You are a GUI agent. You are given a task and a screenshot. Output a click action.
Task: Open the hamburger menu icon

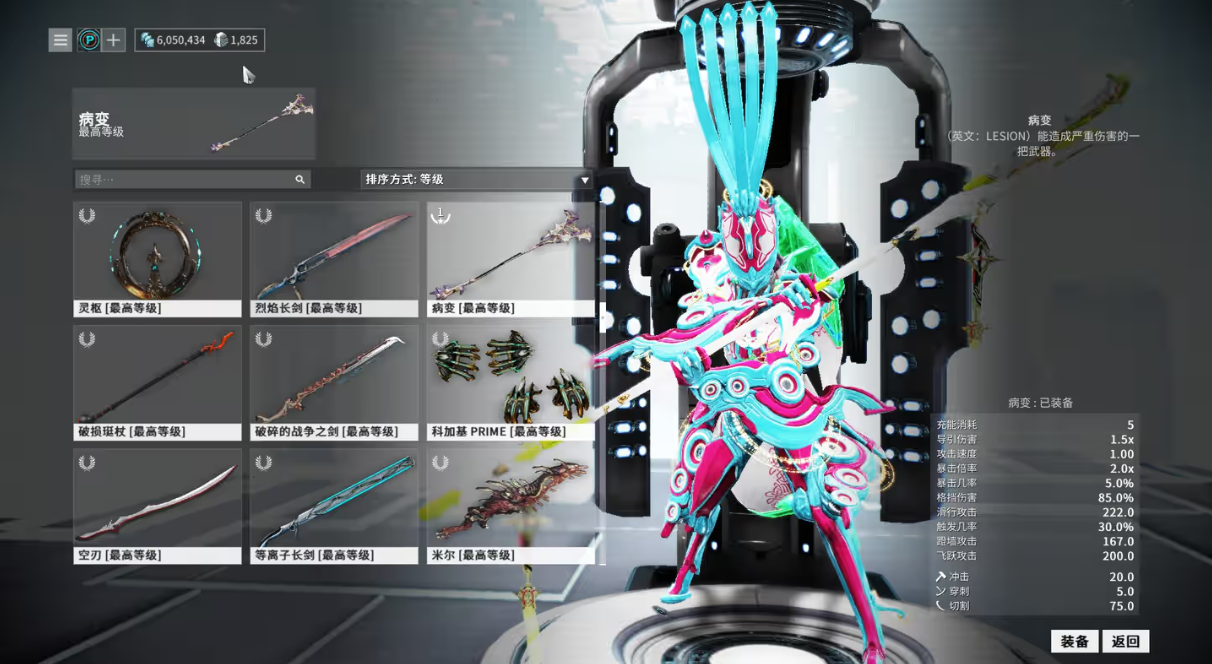(61, 40)
